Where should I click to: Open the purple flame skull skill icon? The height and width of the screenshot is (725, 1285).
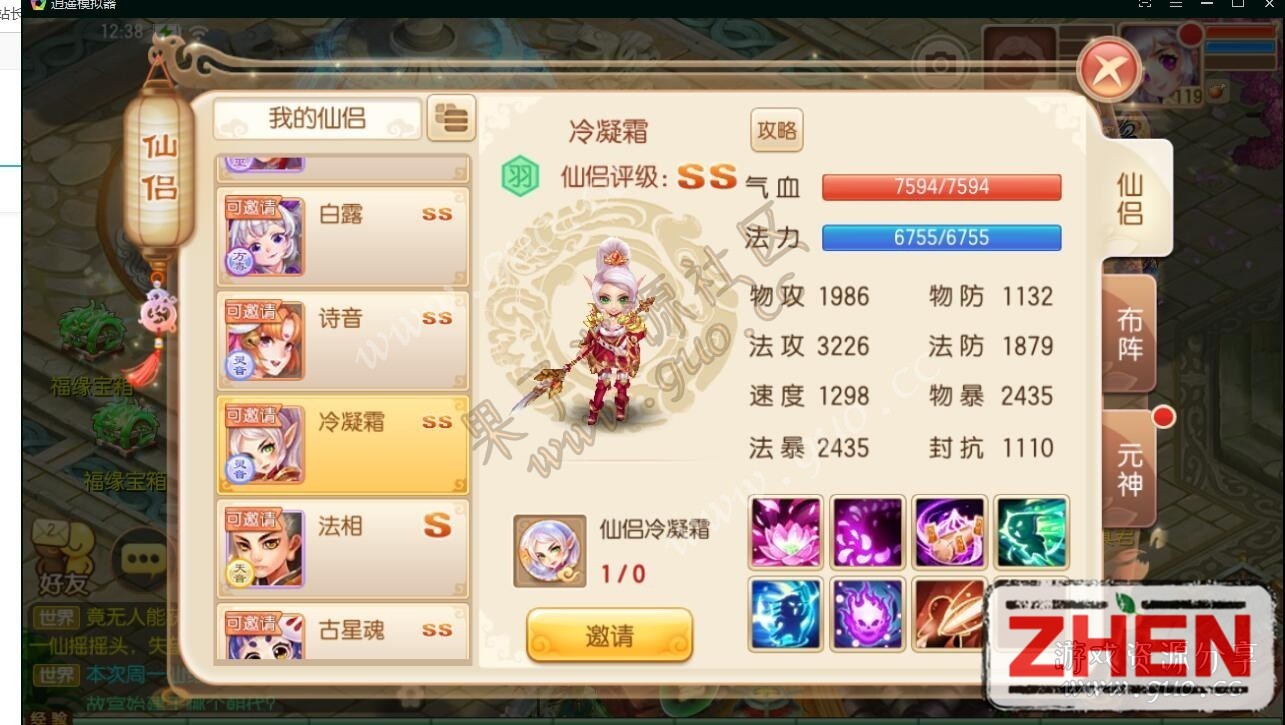click(867, 616)
